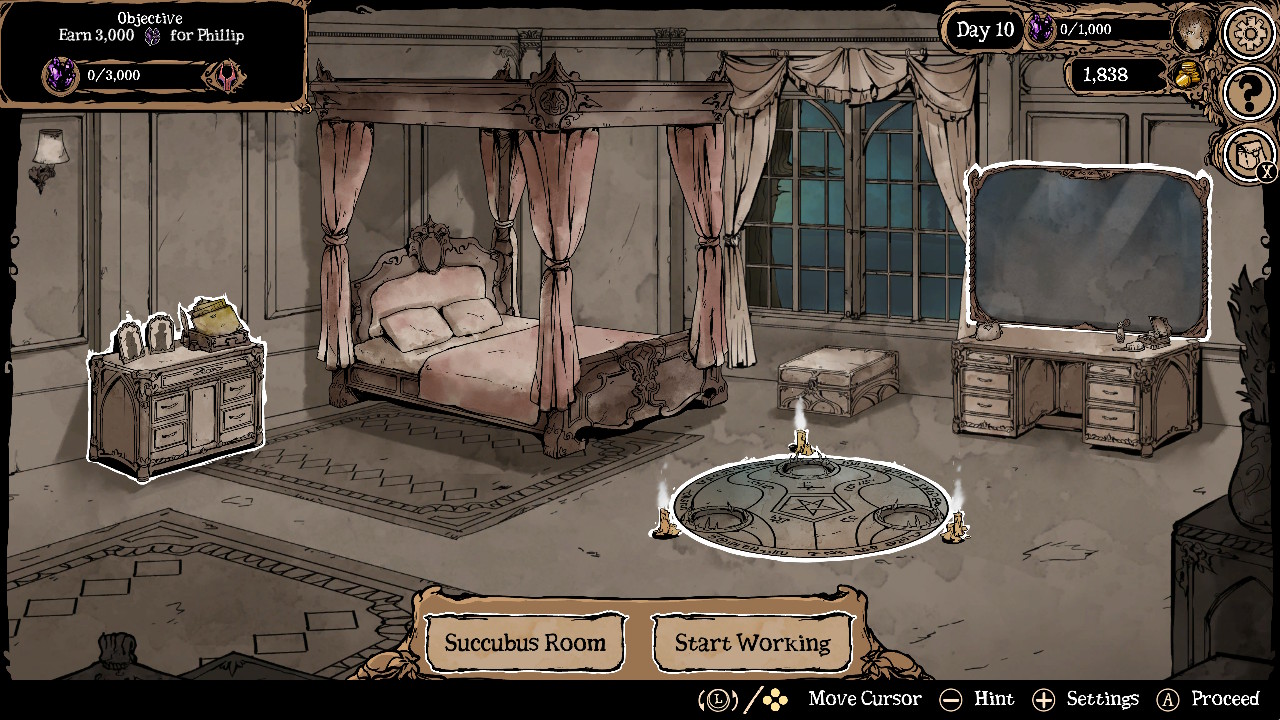Click the crystal icon on the 0/3,000 bar
Image resolution: width=1280 pixels, height=720 pixels.
58,73
